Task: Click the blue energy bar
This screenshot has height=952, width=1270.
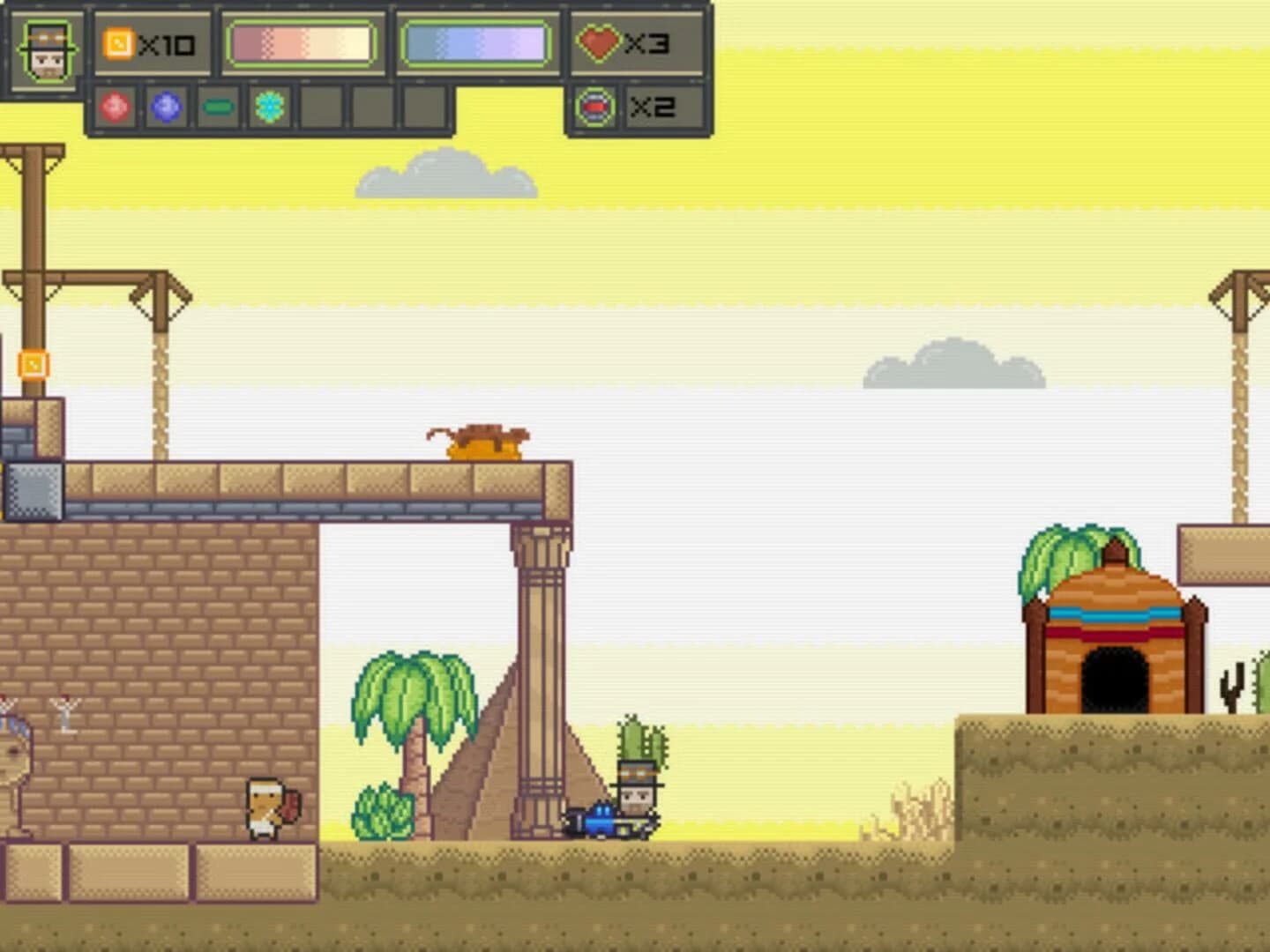Action: 476,42
